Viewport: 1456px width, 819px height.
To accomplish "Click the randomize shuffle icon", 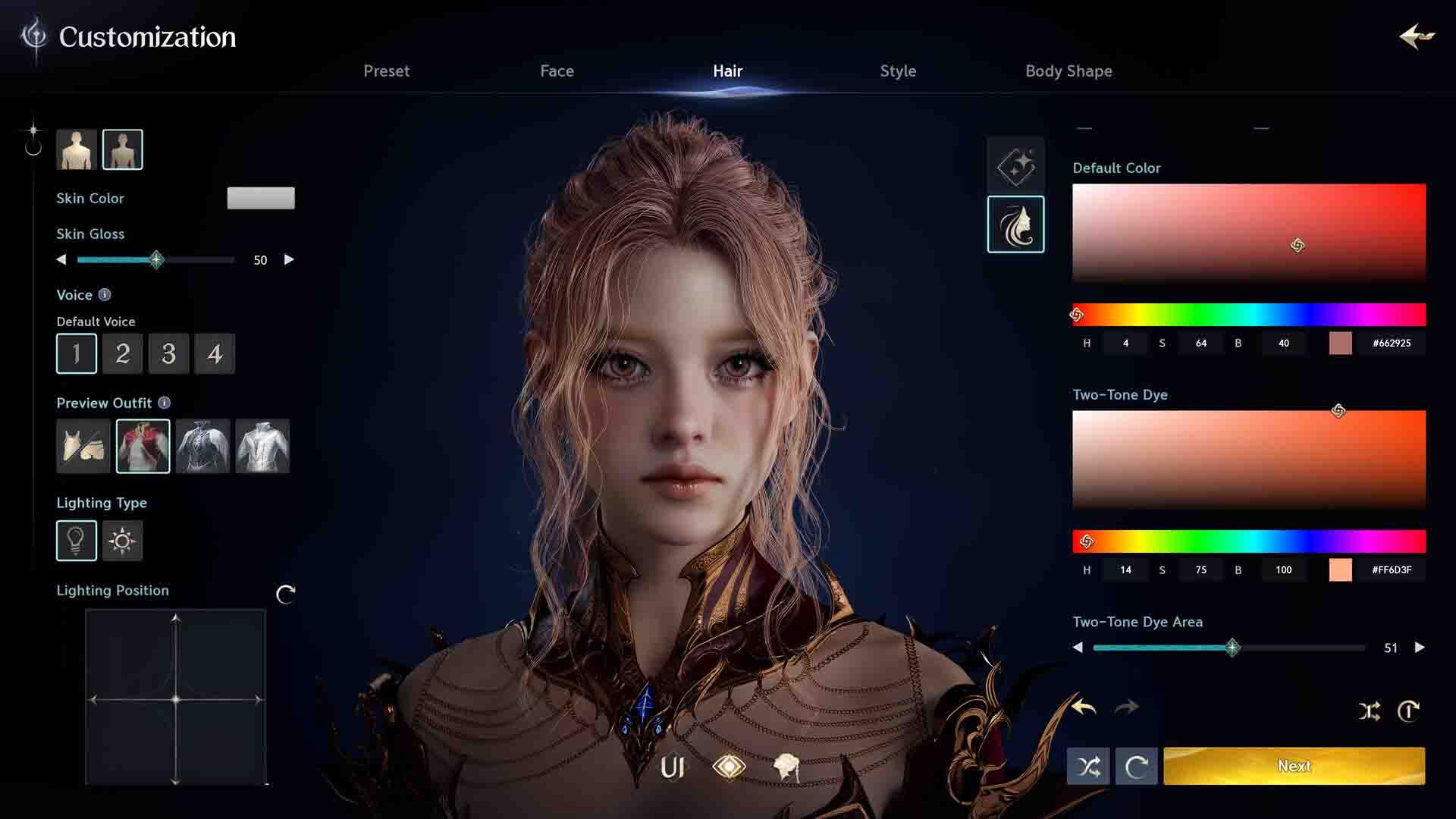I will pyautogui.click(x=1089, y=766).
